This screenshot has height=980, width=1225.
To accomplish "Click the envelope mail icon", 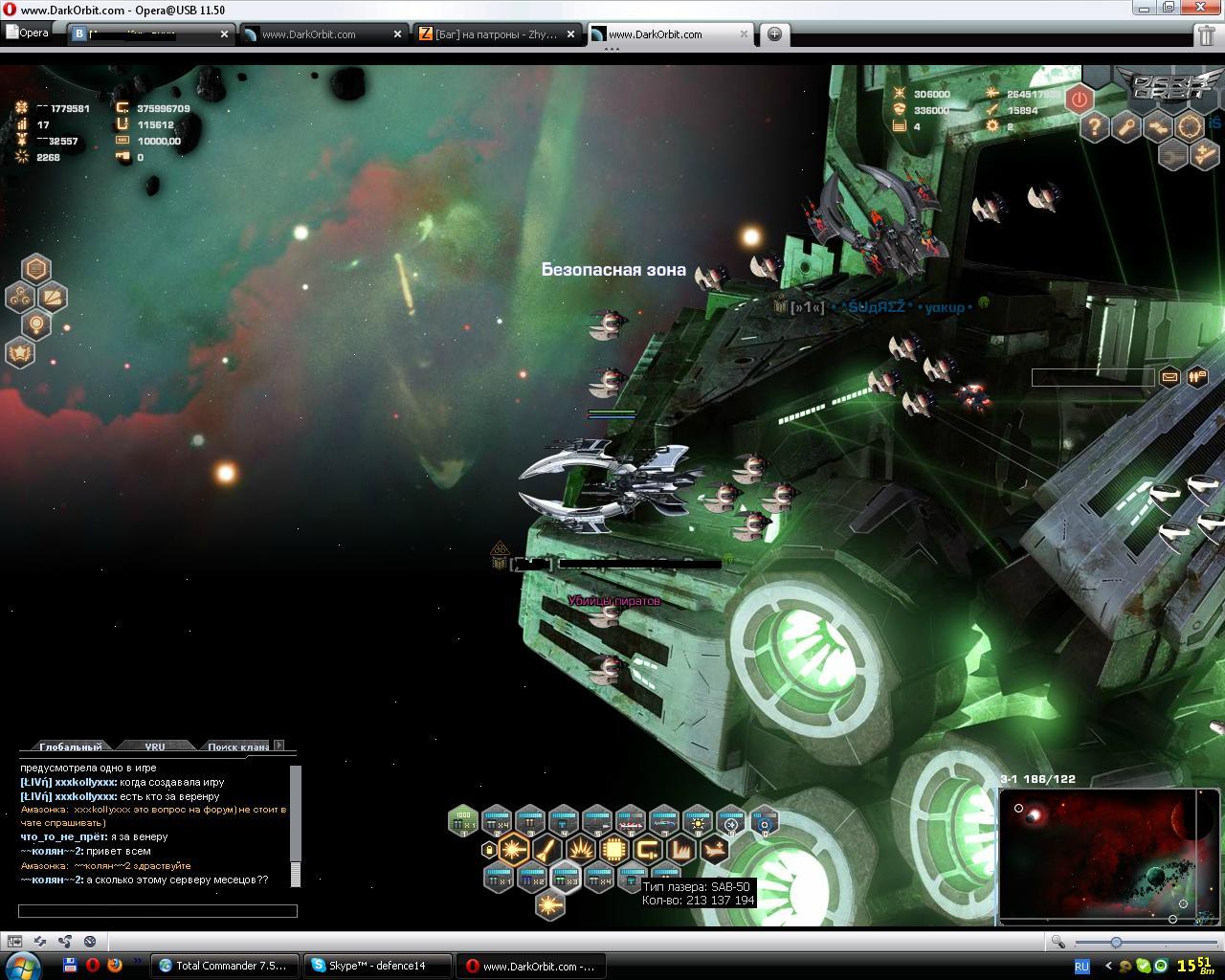I will pyautogui.click(x=1169, y=377).
